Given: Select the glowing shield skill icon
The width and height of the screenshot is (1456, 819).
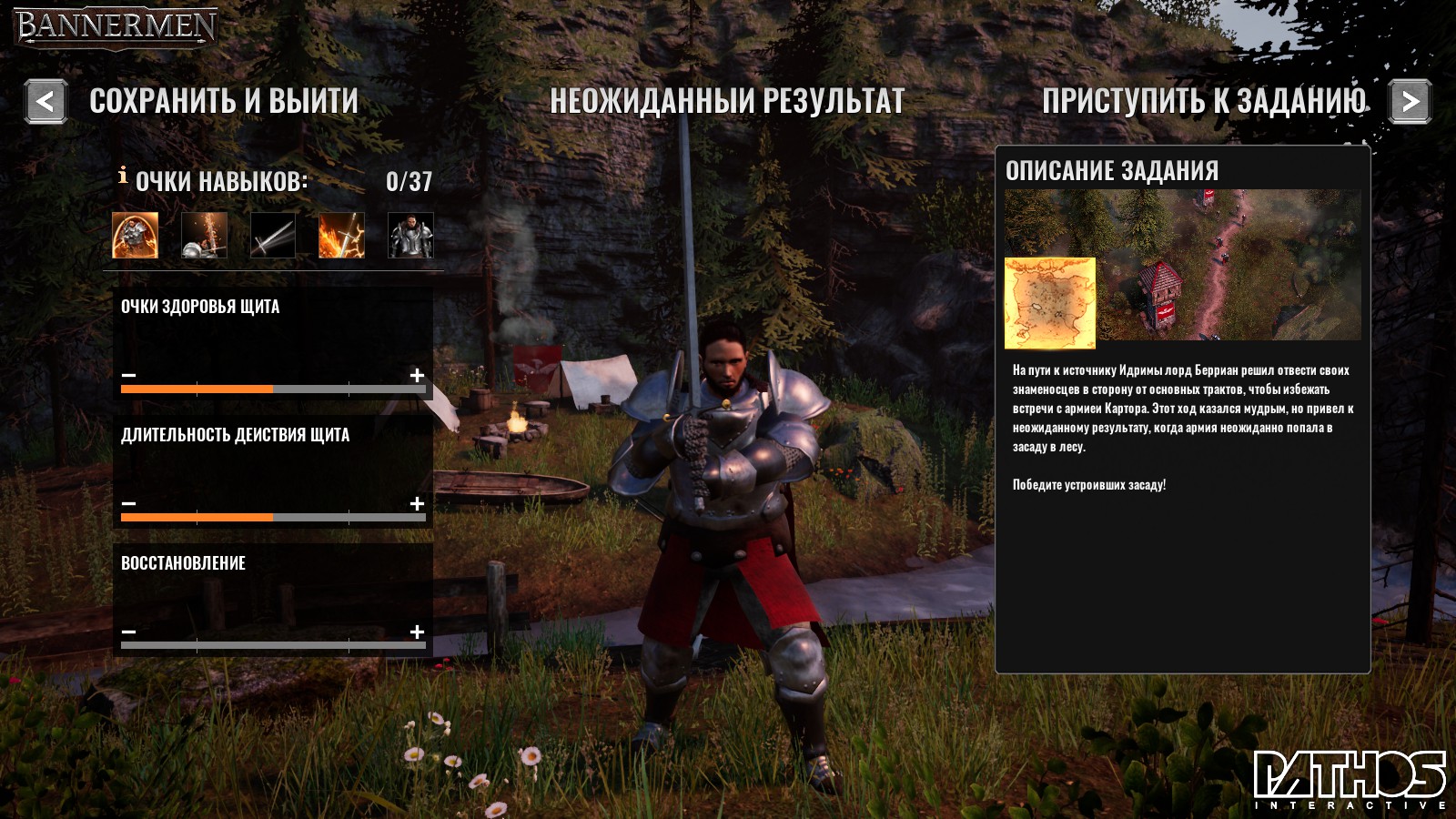Looking at the screenshot, I should pos(135,235).
